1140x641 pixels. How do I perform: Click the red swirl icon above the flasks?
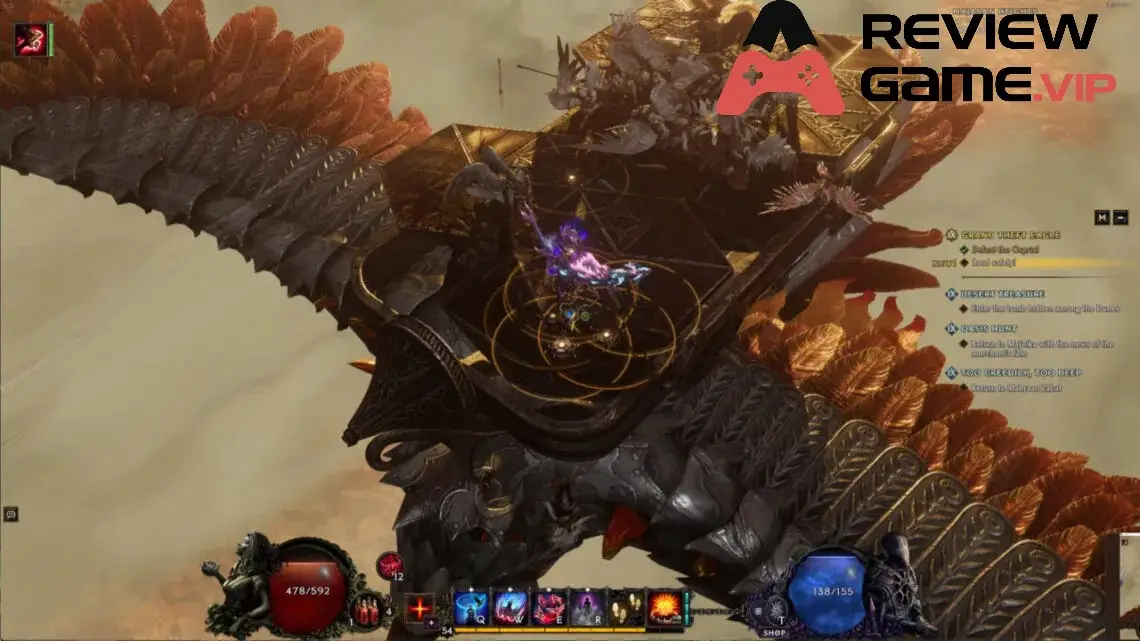coord(388,565)
